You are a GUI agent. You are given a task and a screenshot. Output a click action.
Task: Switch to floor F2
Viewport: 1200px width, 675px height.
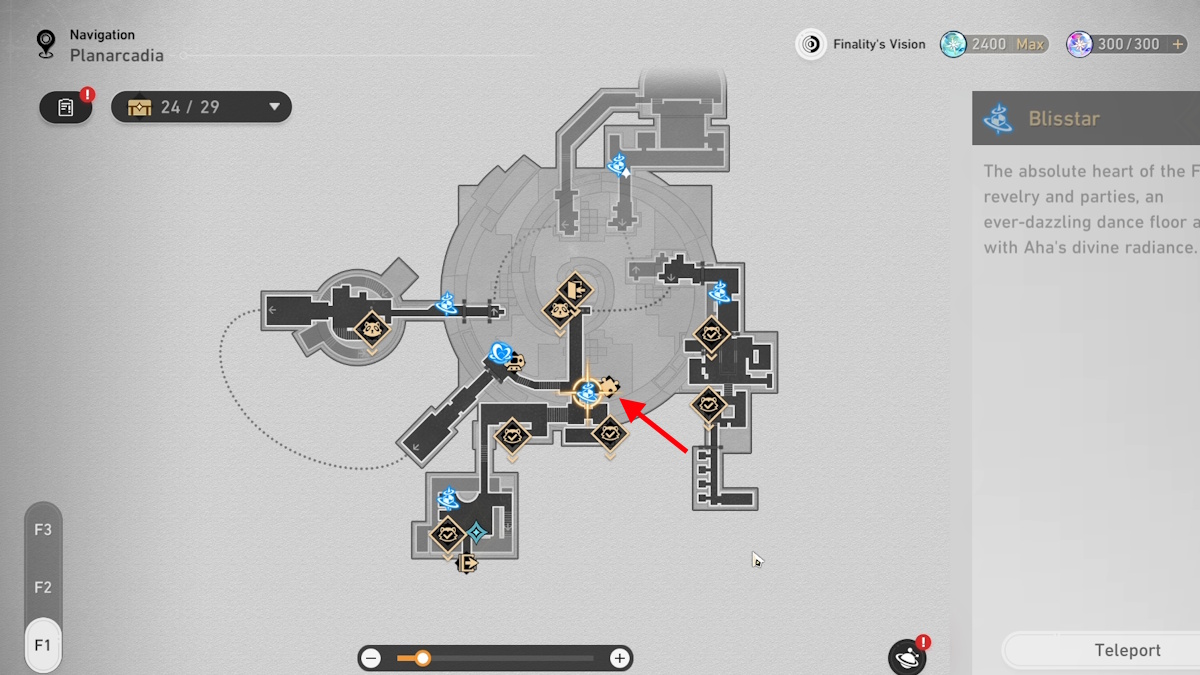(43, 588)
